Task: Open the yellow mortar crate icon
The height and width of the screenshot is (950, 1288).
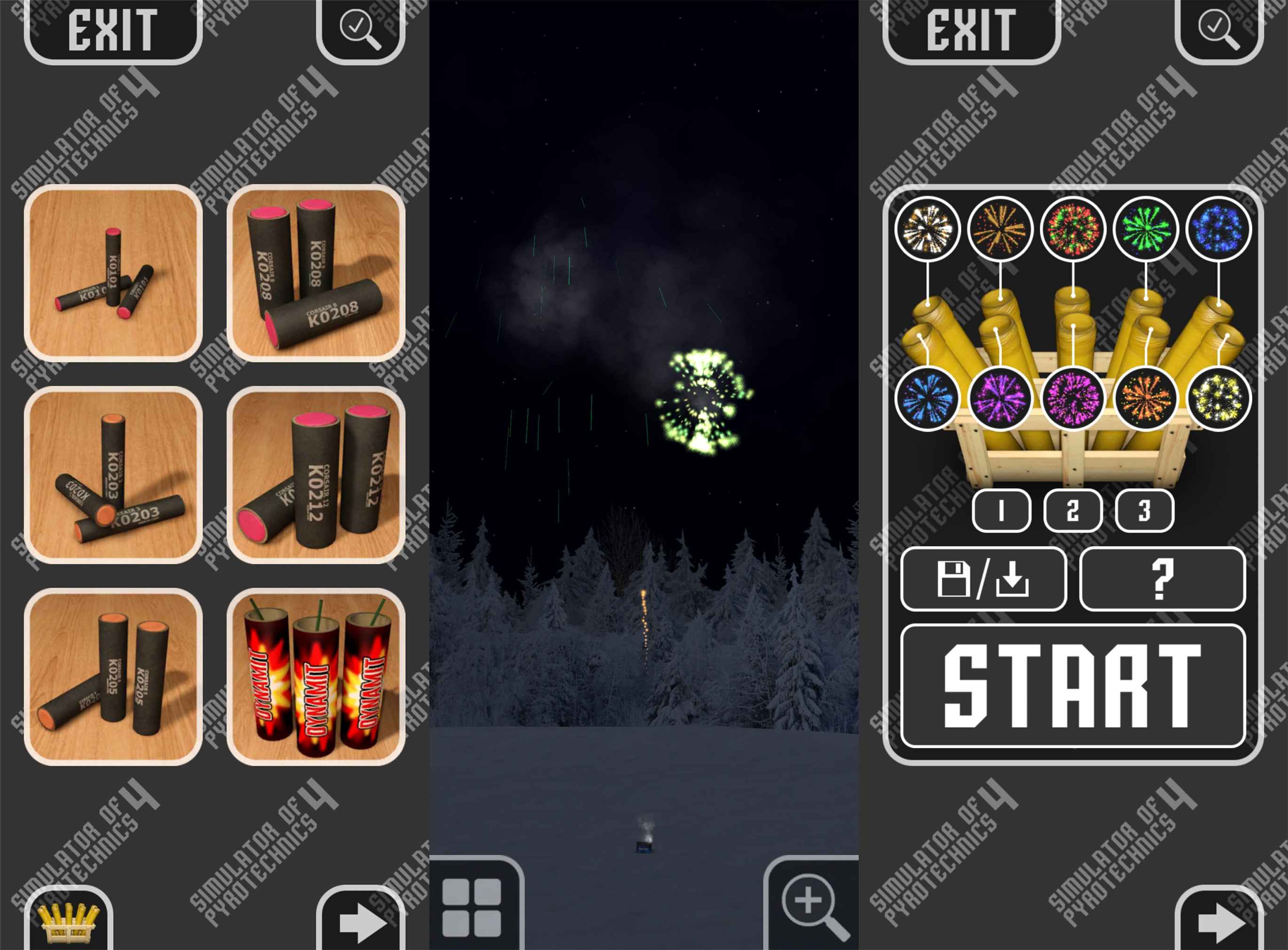Action: pyautogui.click(x=68, y=921)
